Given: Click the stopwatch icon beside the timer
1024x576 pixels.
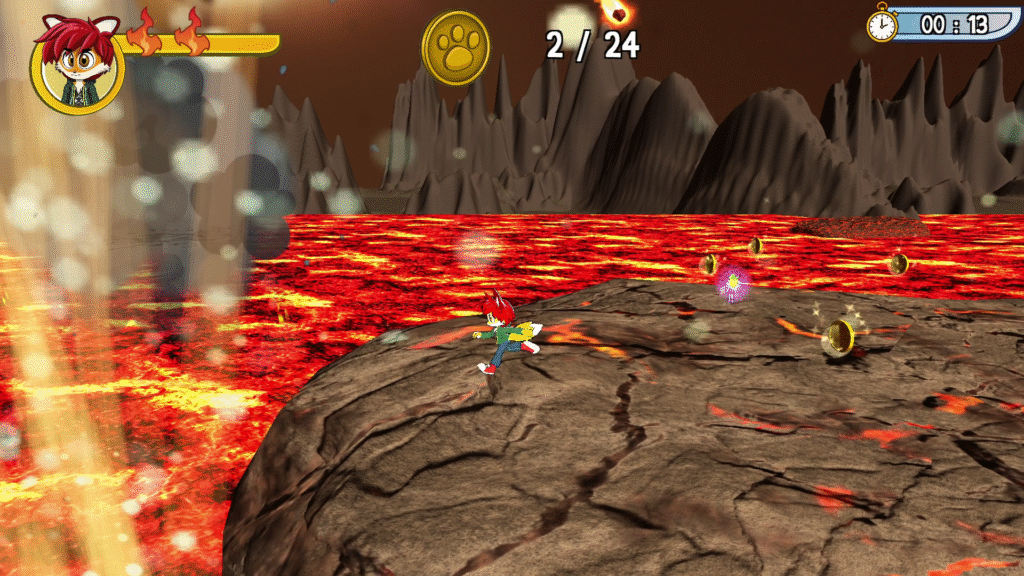Looking at the screenshot, I should click(882, 24).
